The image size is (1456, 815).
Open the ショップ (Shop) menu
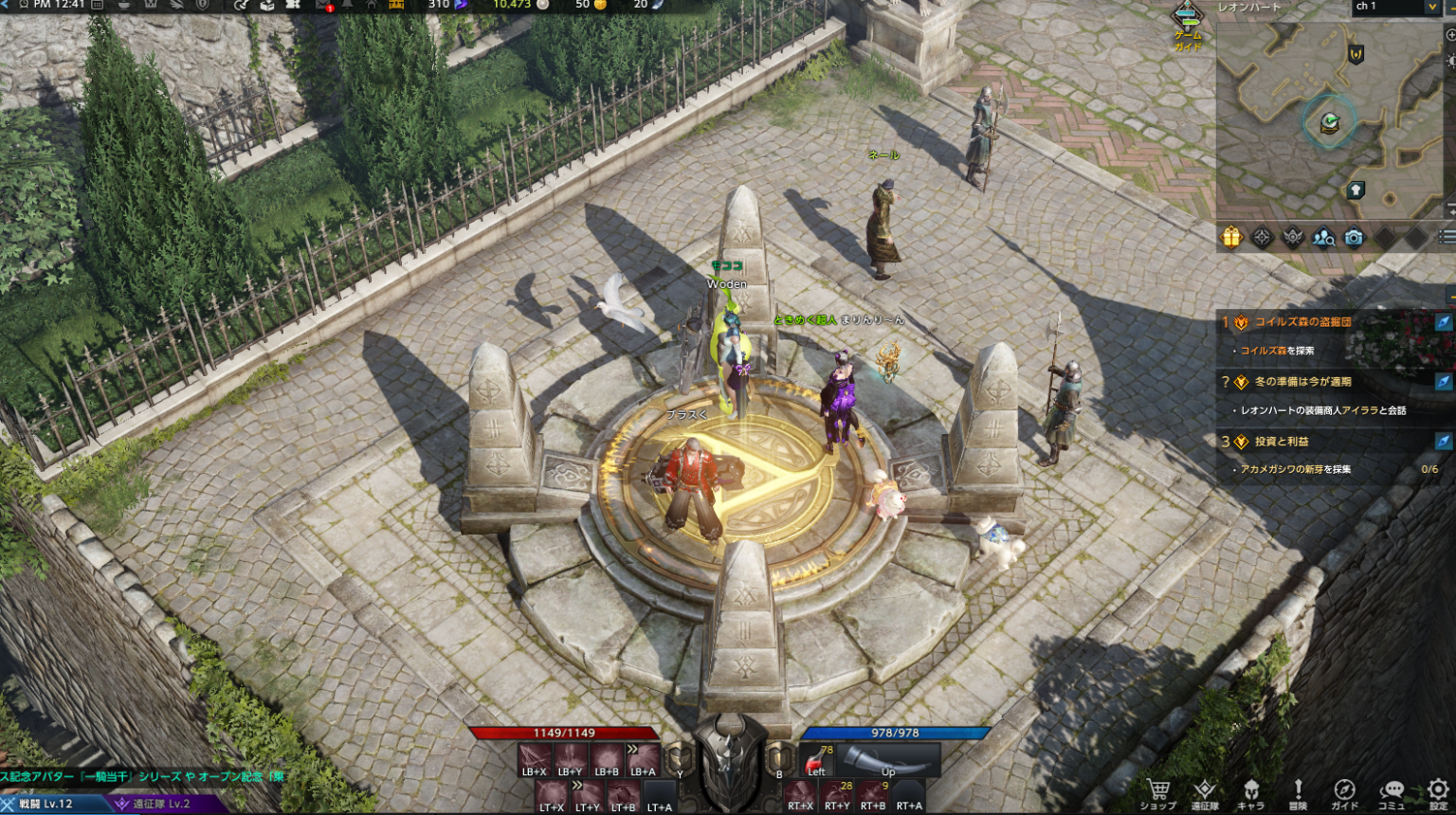[1157, 792]
